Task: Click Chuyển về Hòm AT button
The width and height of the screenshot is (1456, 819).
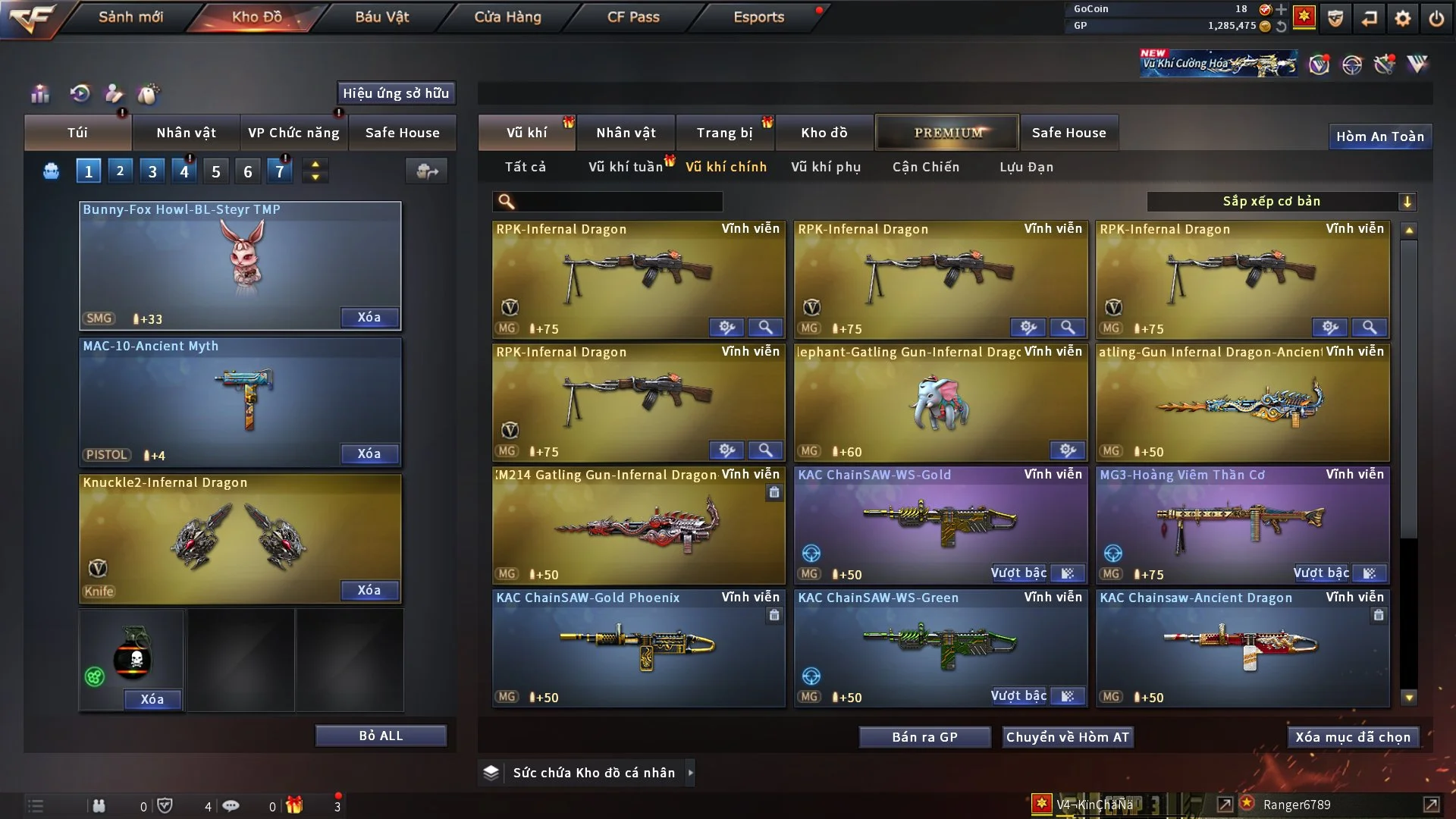Action: pyautogui.click(x=1068, y=737)
